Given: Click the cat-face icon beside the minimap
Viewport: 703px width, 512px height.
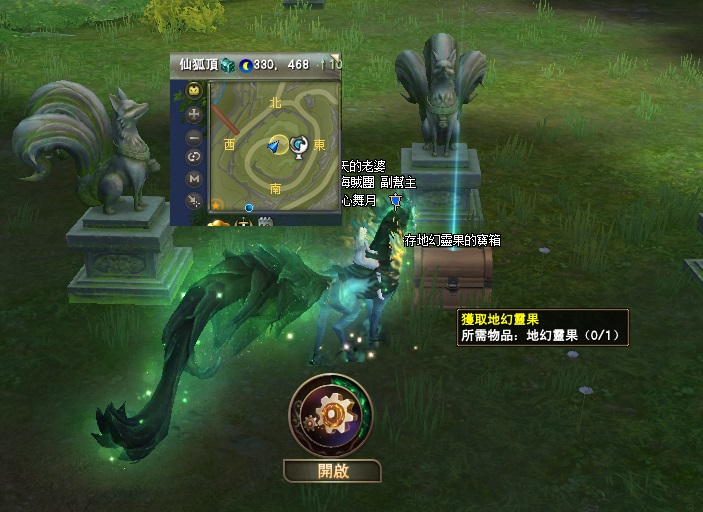Looking at the screenshot, I should (x=194, y=91).
